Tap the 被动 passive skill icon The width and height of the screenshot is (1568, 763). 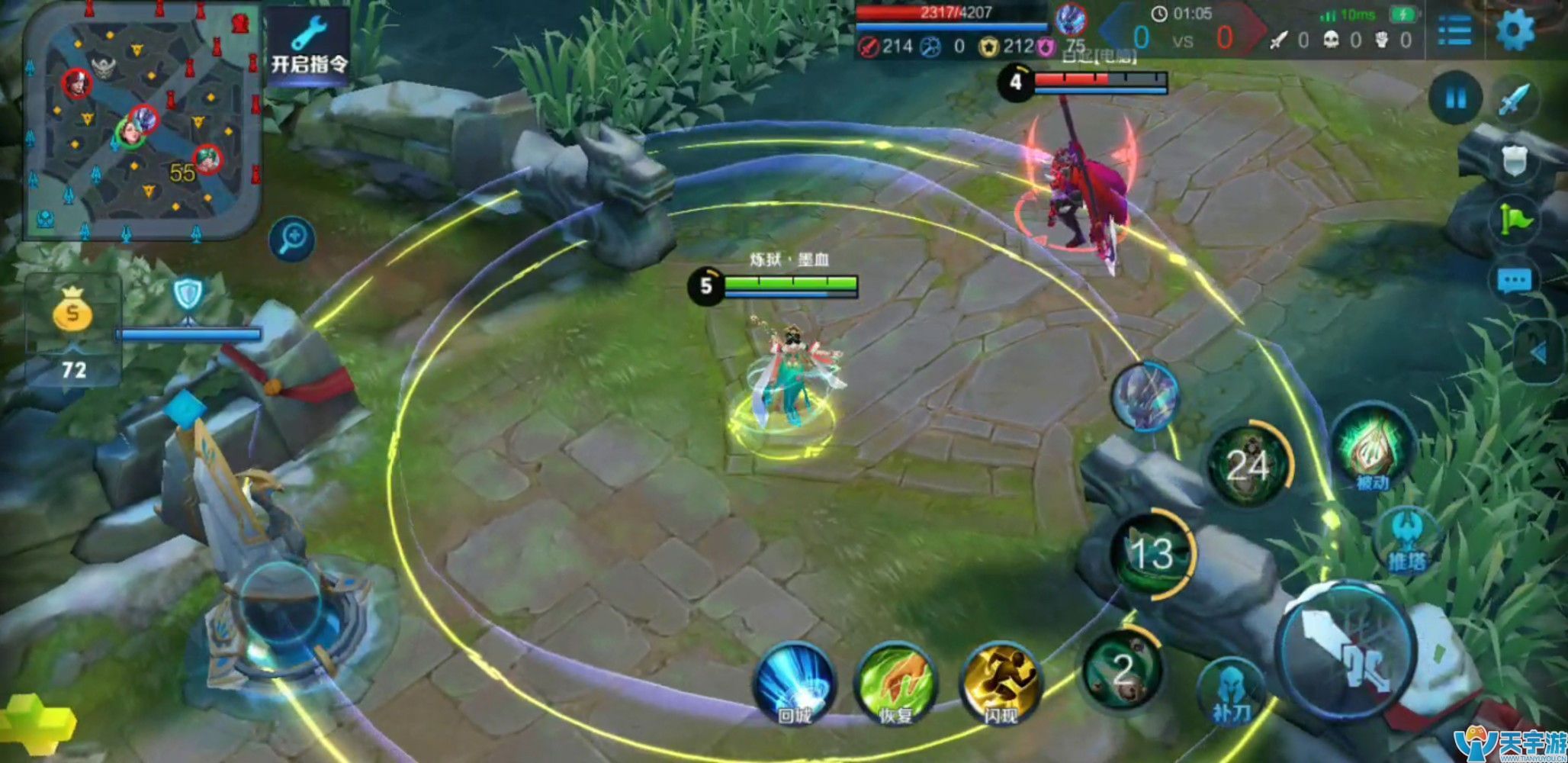1373,450
